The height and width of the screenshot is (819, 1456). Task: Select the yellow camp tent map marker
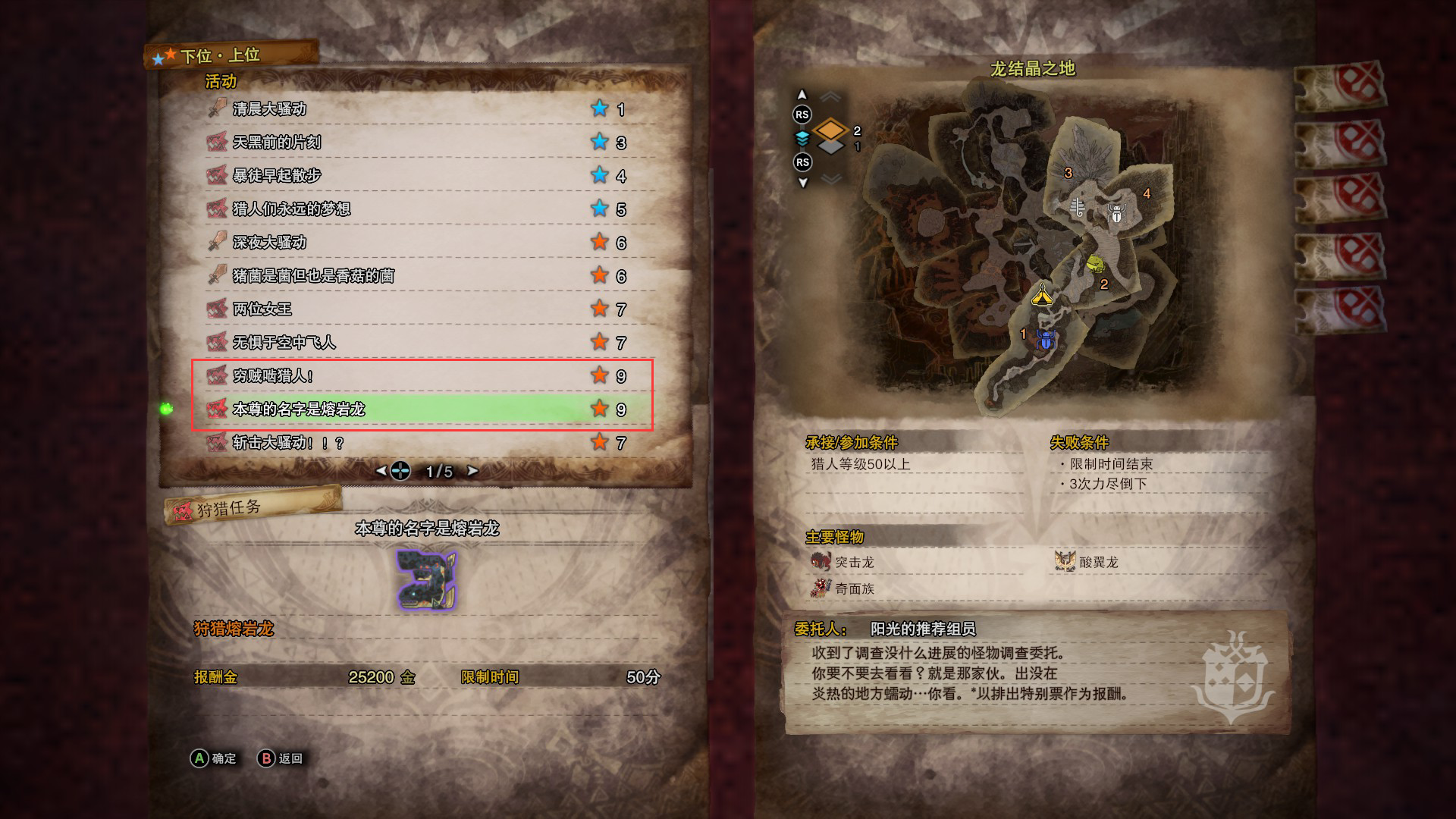point(1042,294)
